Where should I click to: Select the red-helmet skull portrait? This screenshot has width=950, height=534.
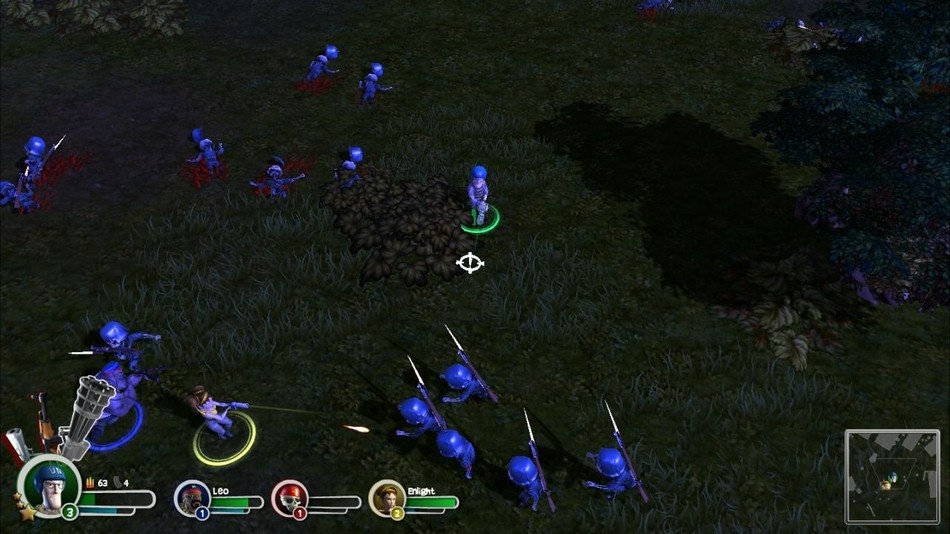(288, 497)
